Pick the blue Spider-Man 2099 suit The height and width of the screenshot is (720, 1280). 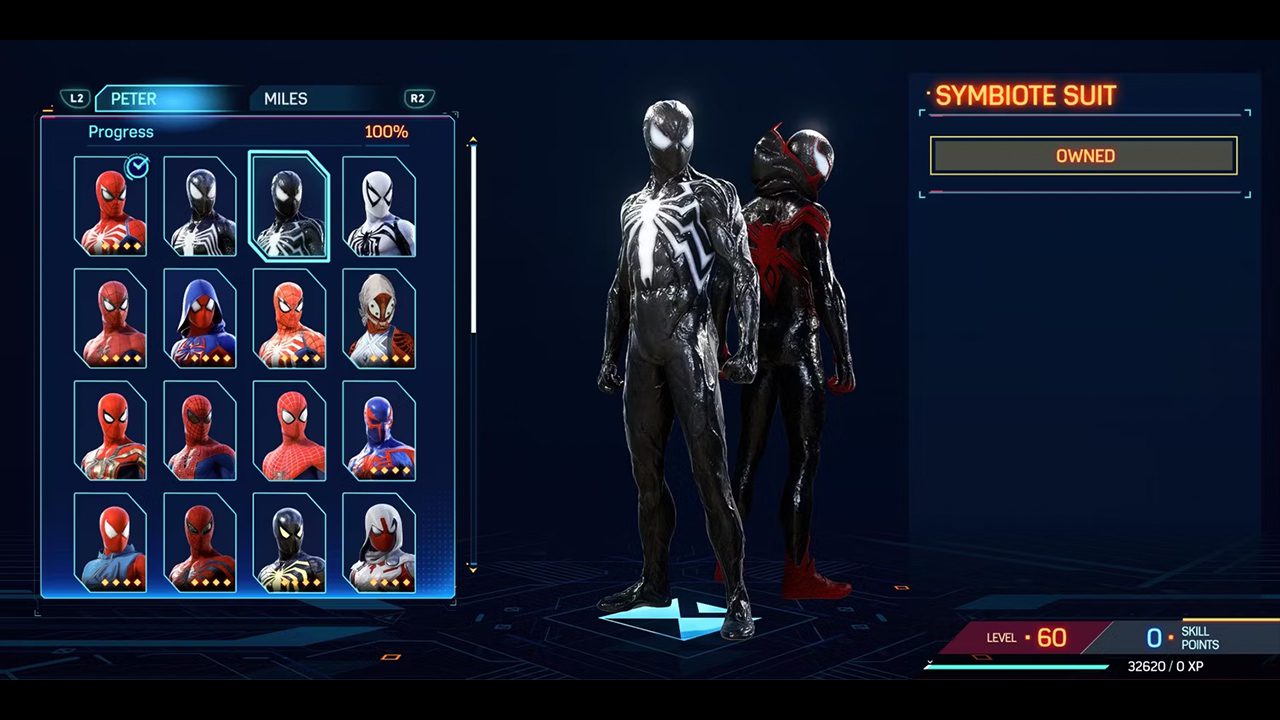click(379, 430)
